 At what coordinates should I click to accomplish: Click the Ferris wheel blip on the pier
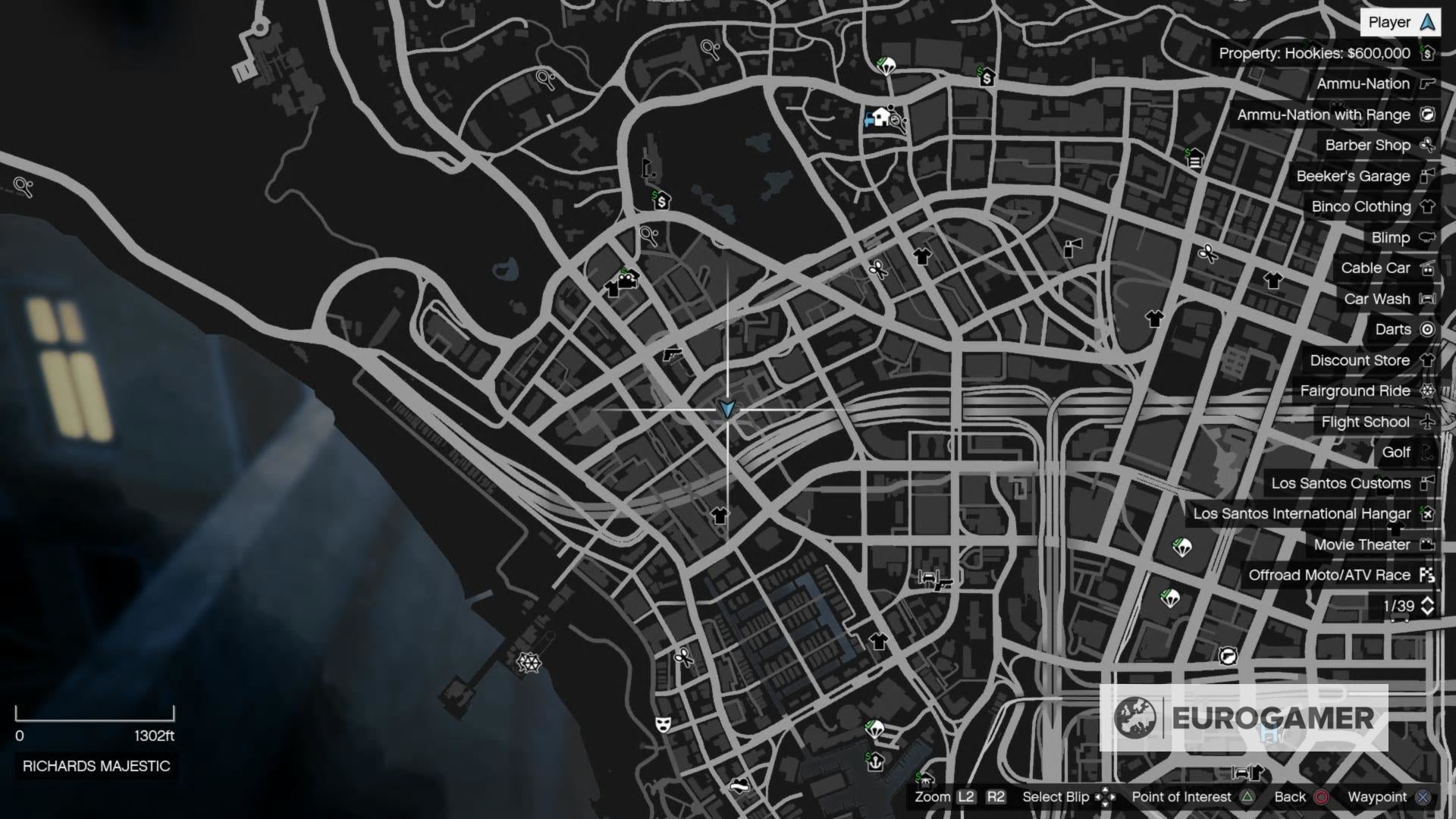530,663
